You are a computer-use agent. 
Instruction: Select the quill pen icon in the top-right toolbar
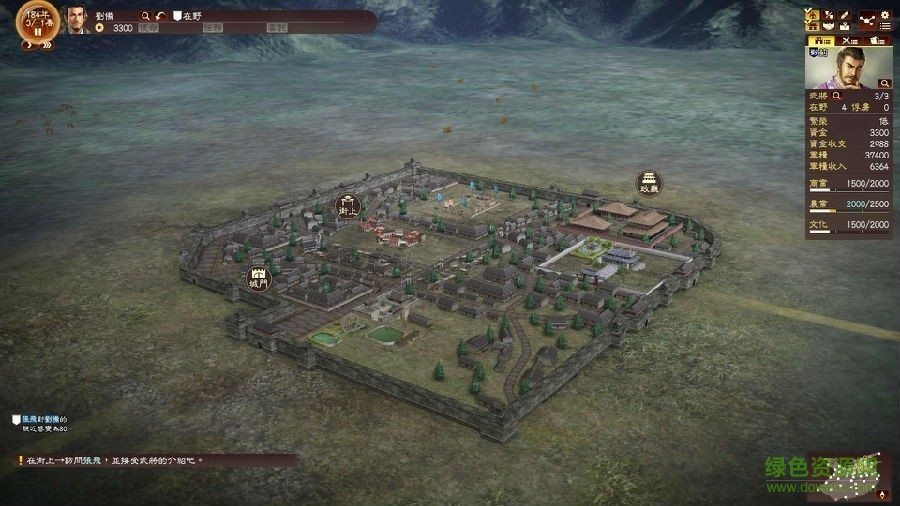pyautogui.click(x=845, y=17)
